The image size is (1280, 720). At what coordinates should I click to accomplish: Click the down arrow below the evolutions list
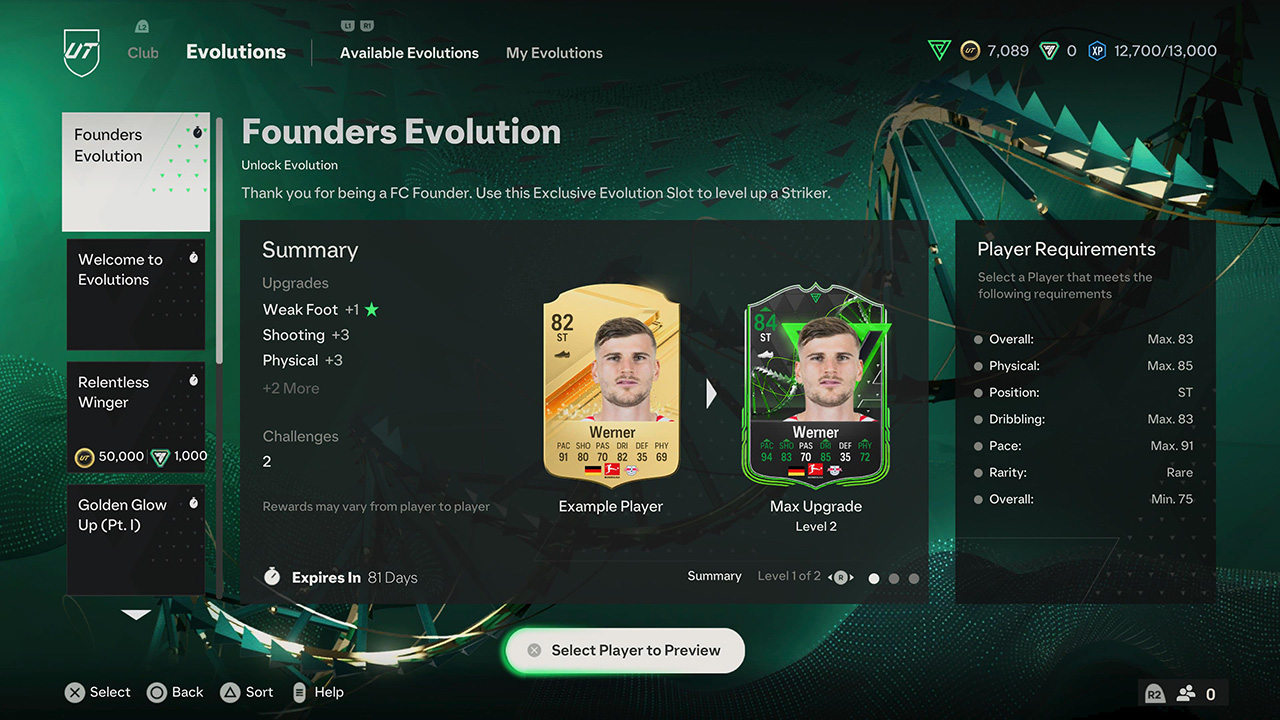[x=135, y=615]
